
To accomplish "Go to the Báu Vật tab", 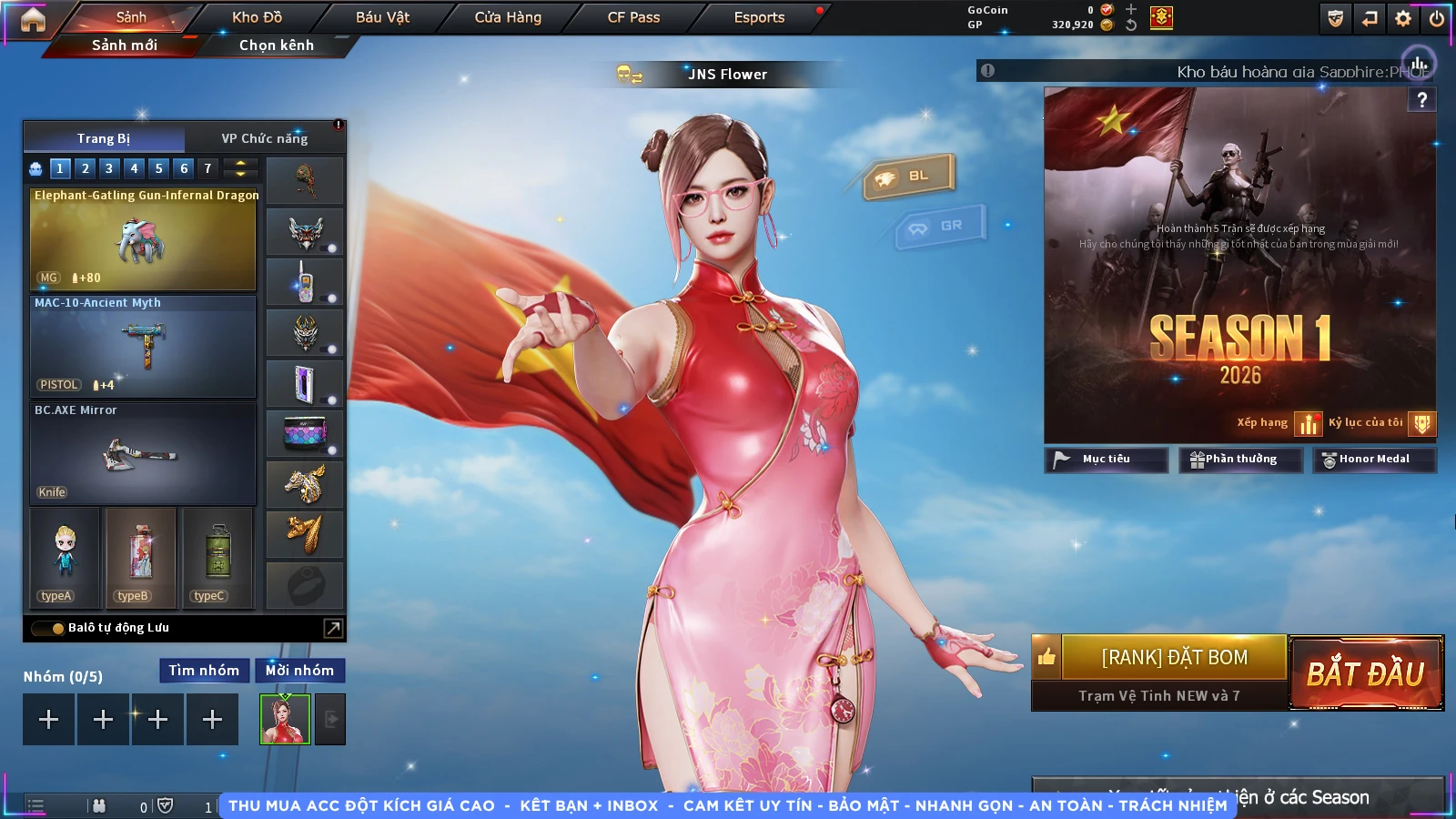I will point(382,17).
